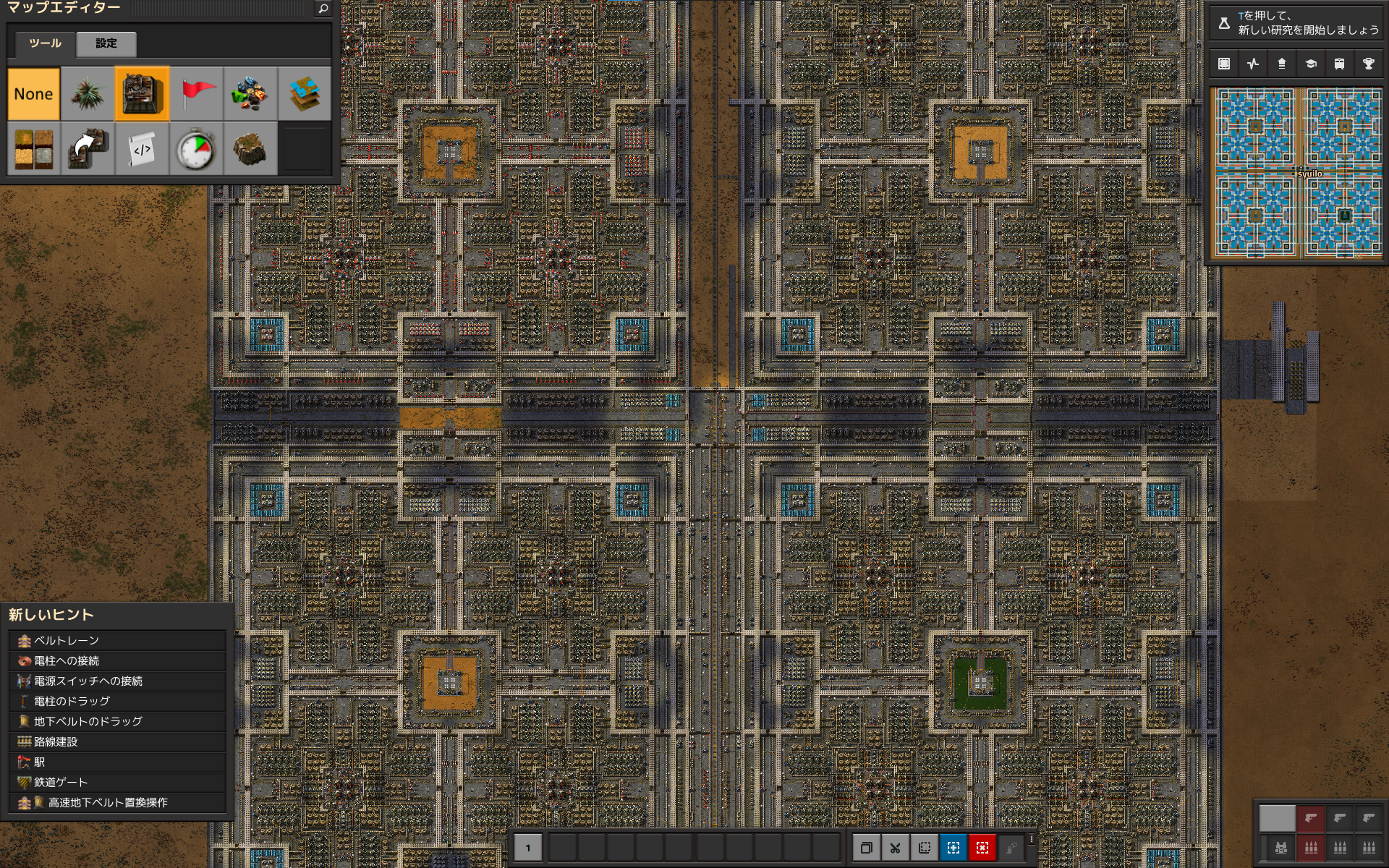
Task: Choose the cliff tool
Action: [250, 149]
